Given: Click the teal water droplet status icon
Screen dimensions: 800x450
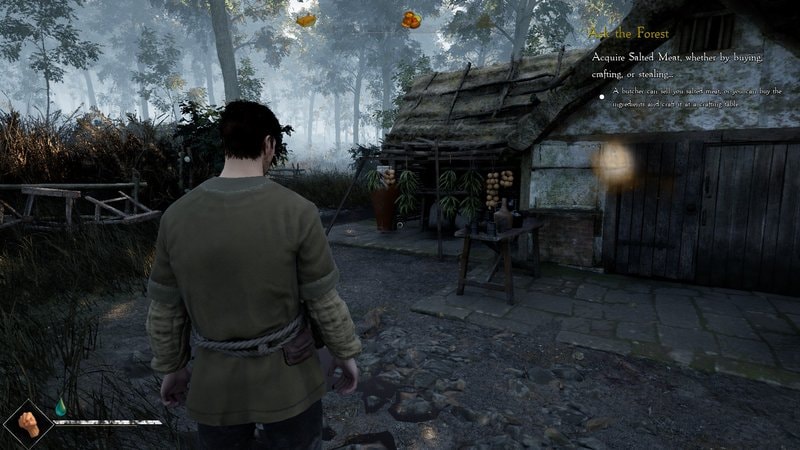Looking at the screenshot, I should pyautogui.click(x=60, y=406).
